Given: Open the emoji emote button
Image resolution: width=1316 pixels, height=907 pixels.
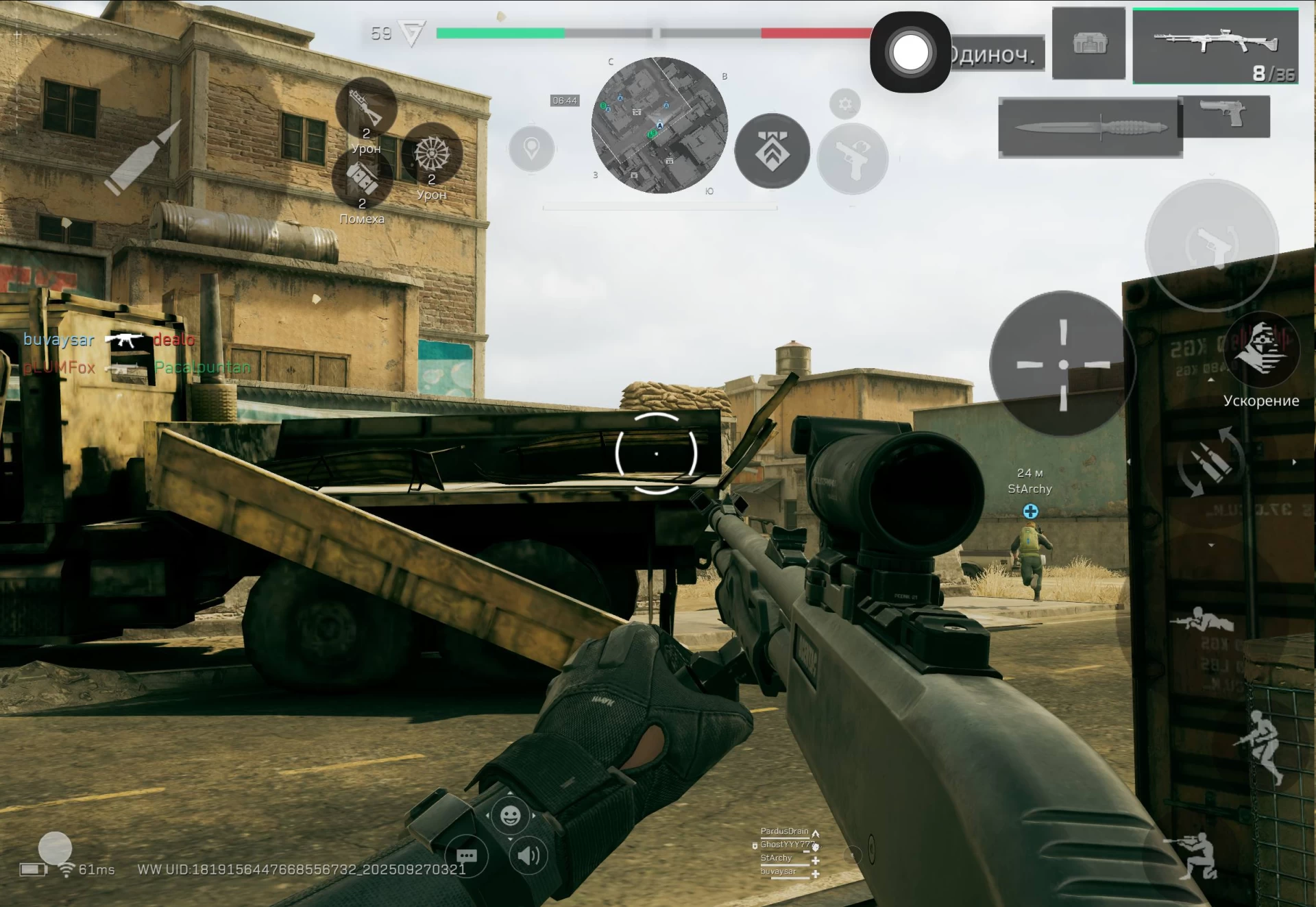Looking at the screenshot, I should (510, 815).
